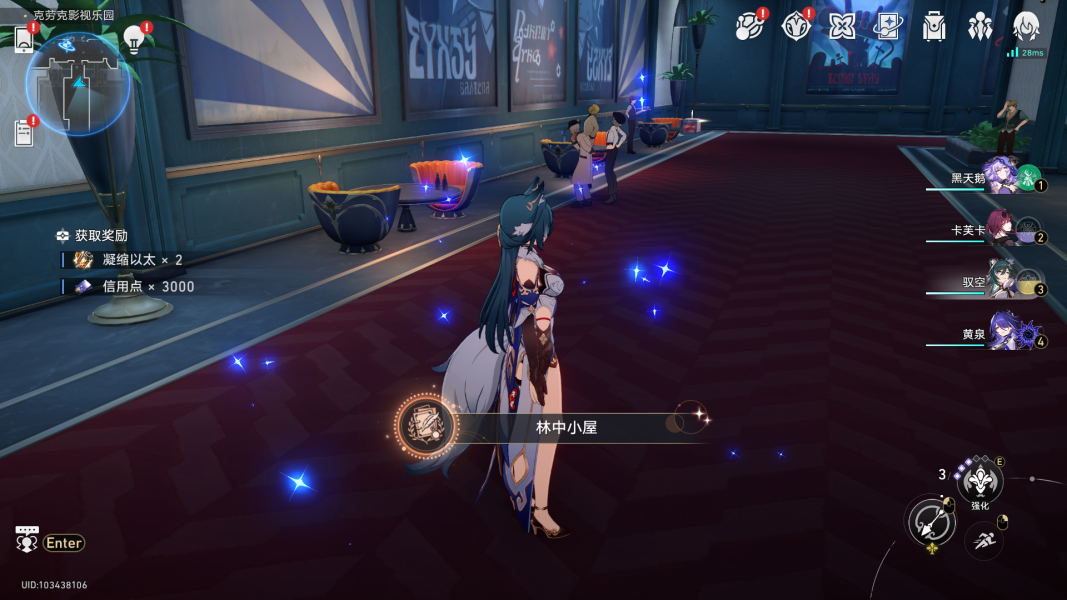Image resolution: width=1067 pixels, height=600 pixels.
Task: Open the phone menu icon
Action: click(24, 38)
